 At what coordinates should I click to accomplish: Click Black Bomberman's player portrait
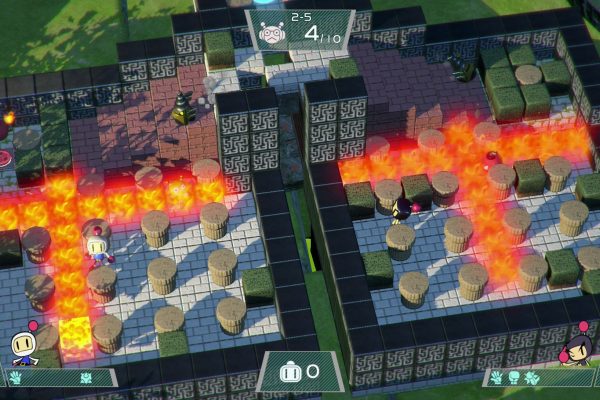click(x=578, y=346)
